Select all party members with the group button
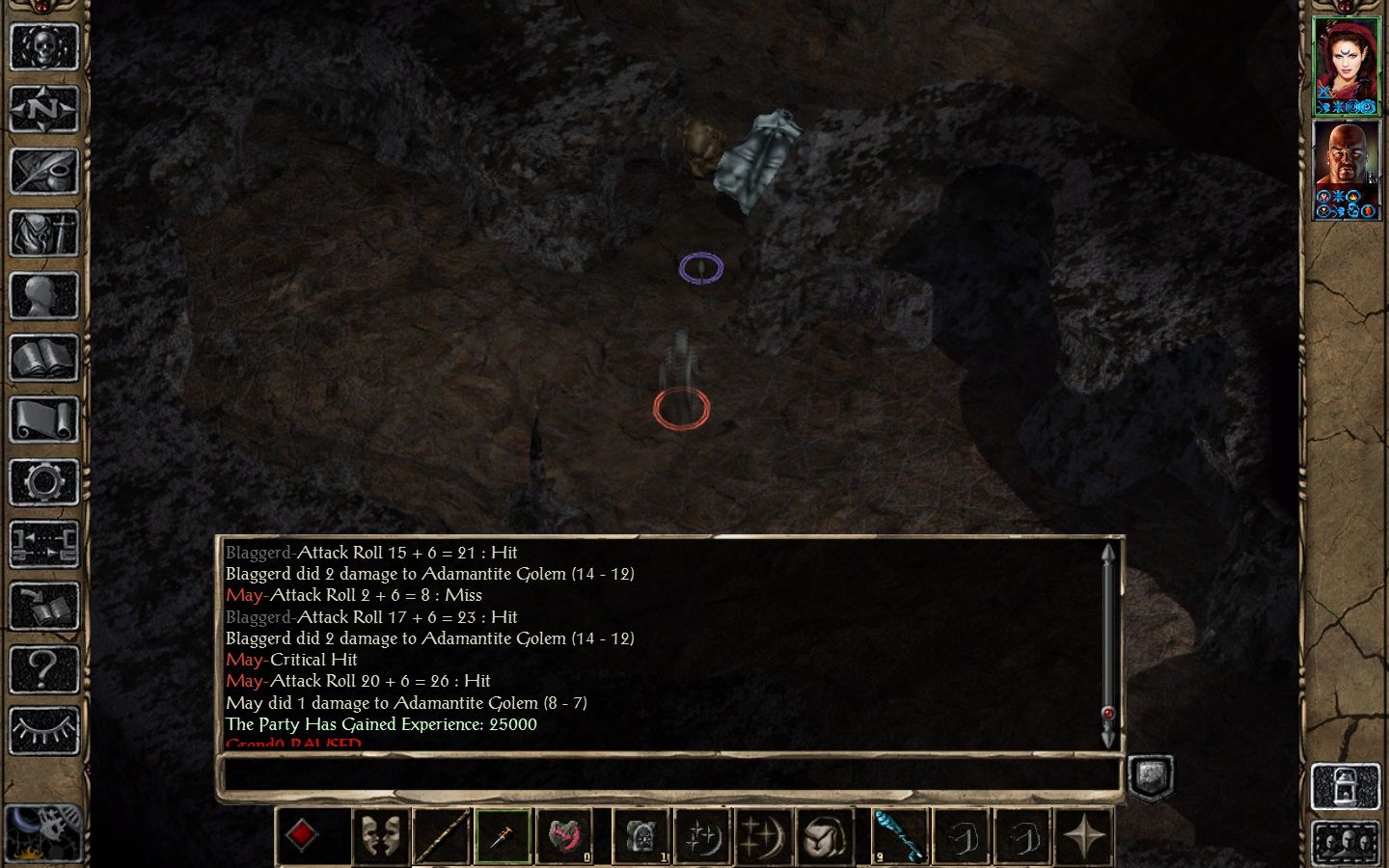The image size is (1389, 868). click(x=1346, y=843)
